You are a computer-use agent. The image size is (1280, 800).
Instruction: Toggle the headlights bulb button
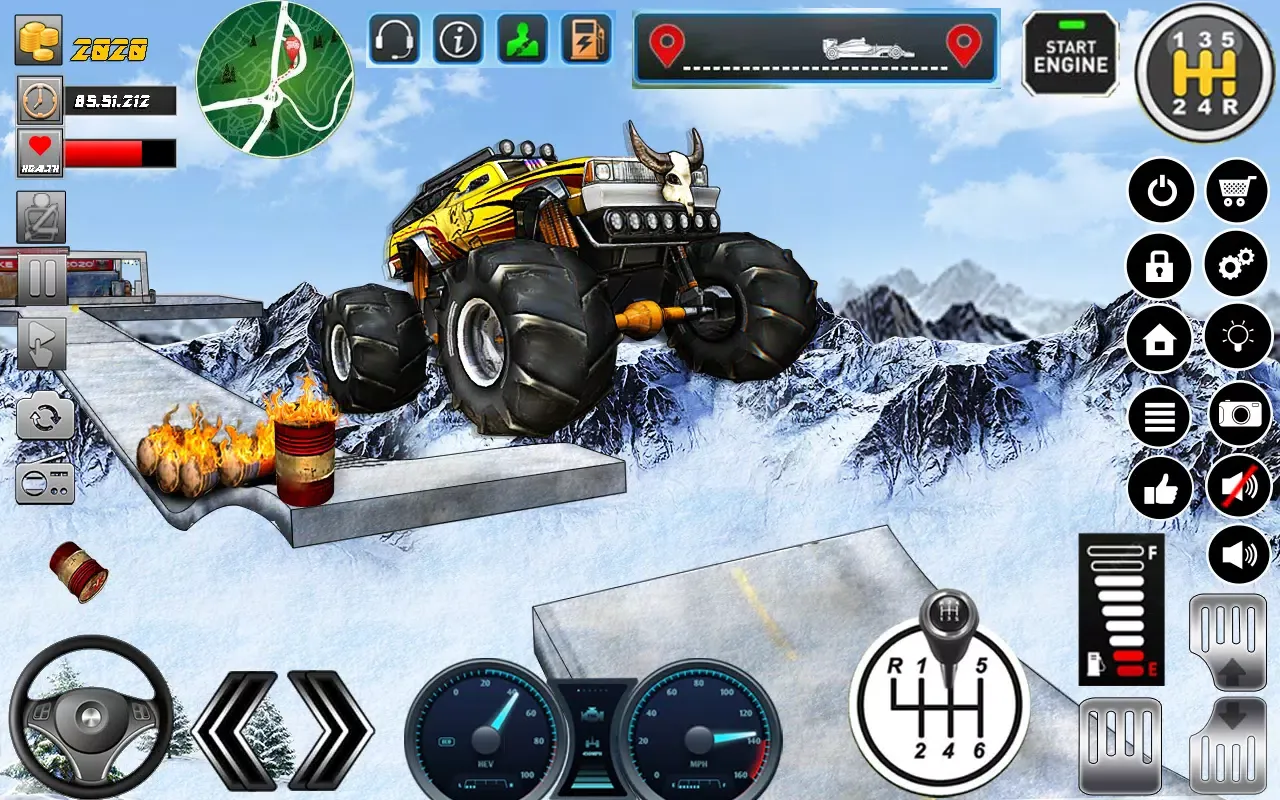1237,338
